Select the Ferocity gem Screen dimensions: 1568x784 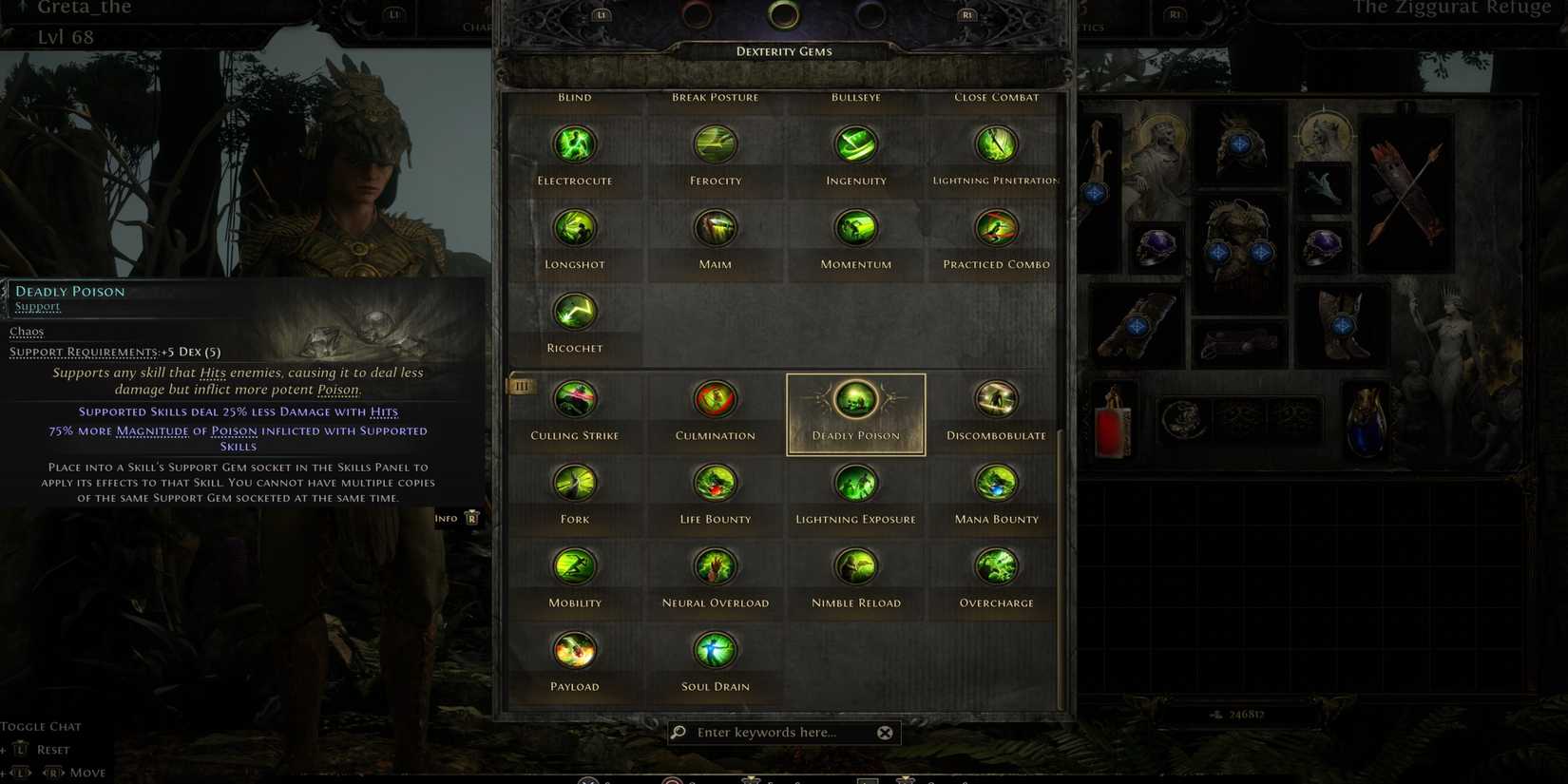(x=715, y=143)
